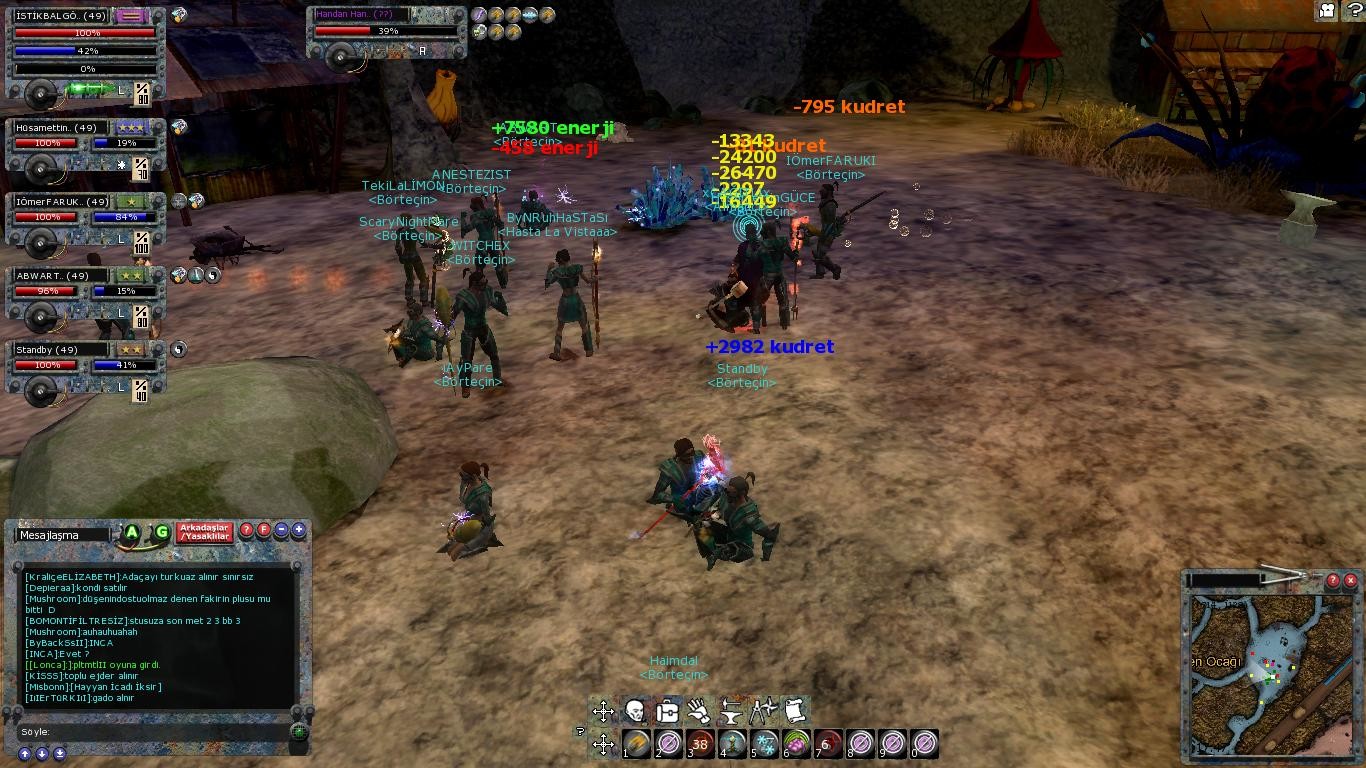Activate the purple crystal skill in slot 6

[797, 744]
